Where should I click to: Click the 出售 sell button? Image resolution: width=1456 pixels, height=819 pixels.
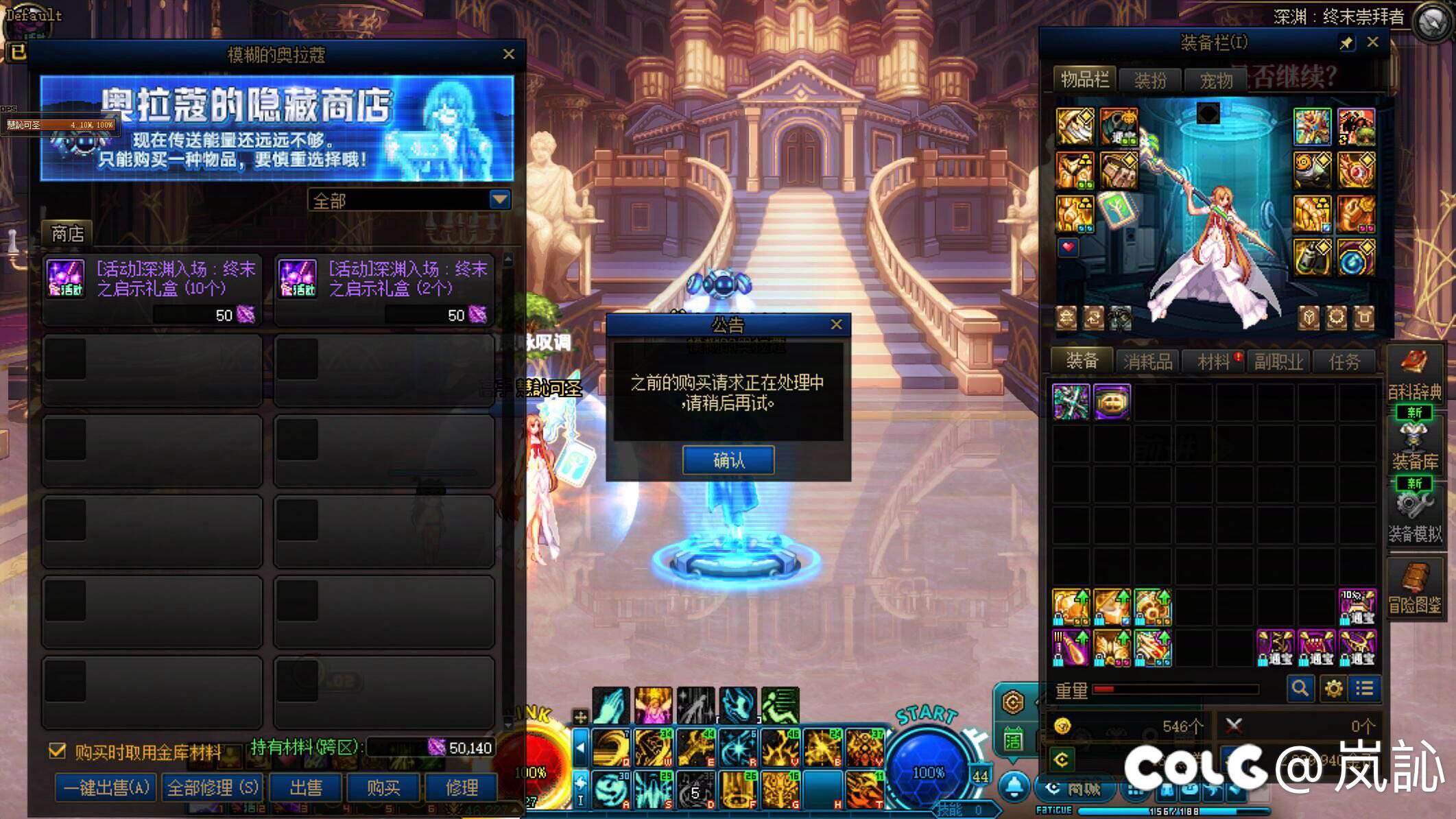point(306,787)
